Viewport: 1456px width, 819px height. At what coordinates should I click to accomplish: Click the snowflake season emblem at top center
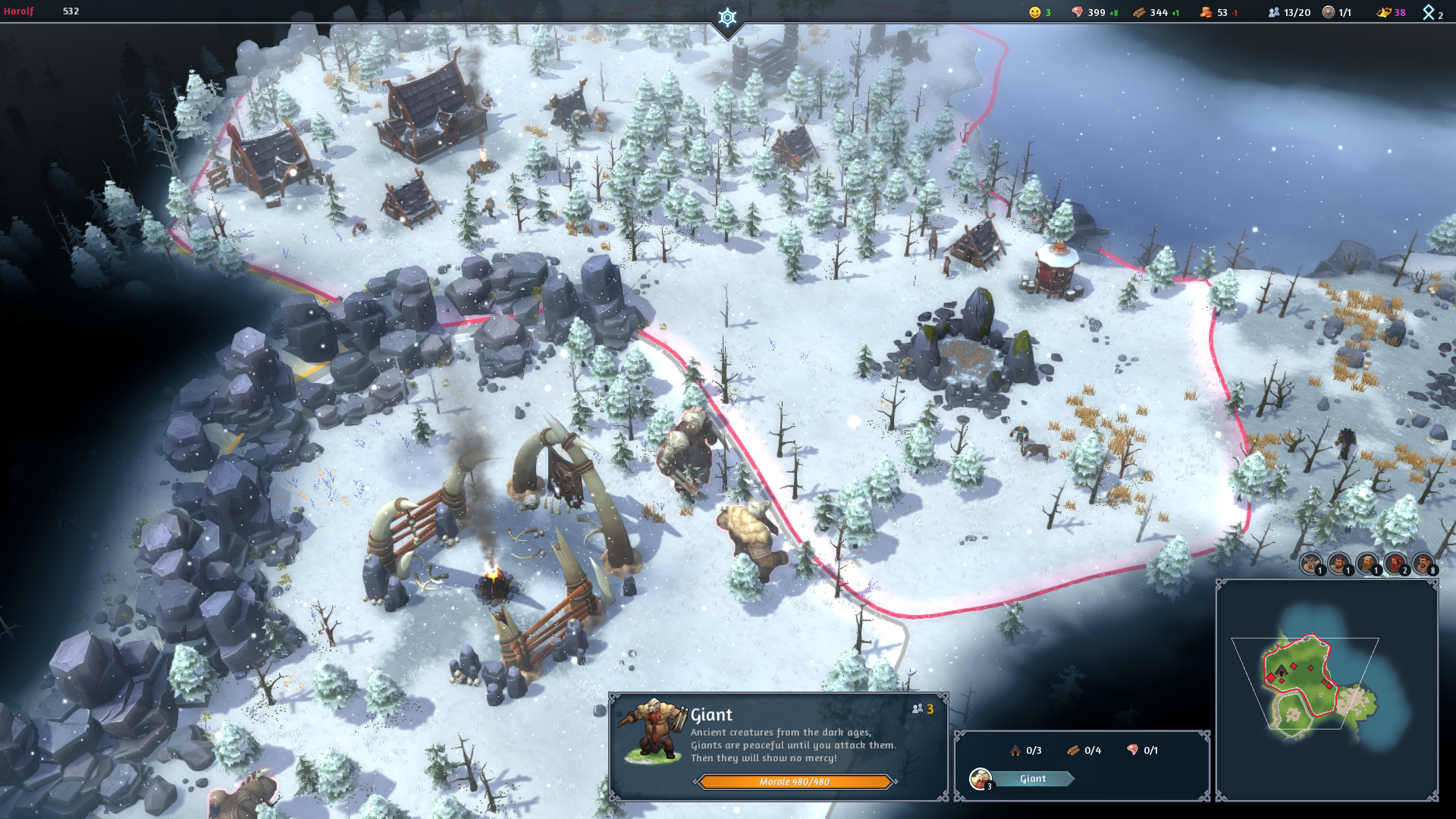[727, 17]
